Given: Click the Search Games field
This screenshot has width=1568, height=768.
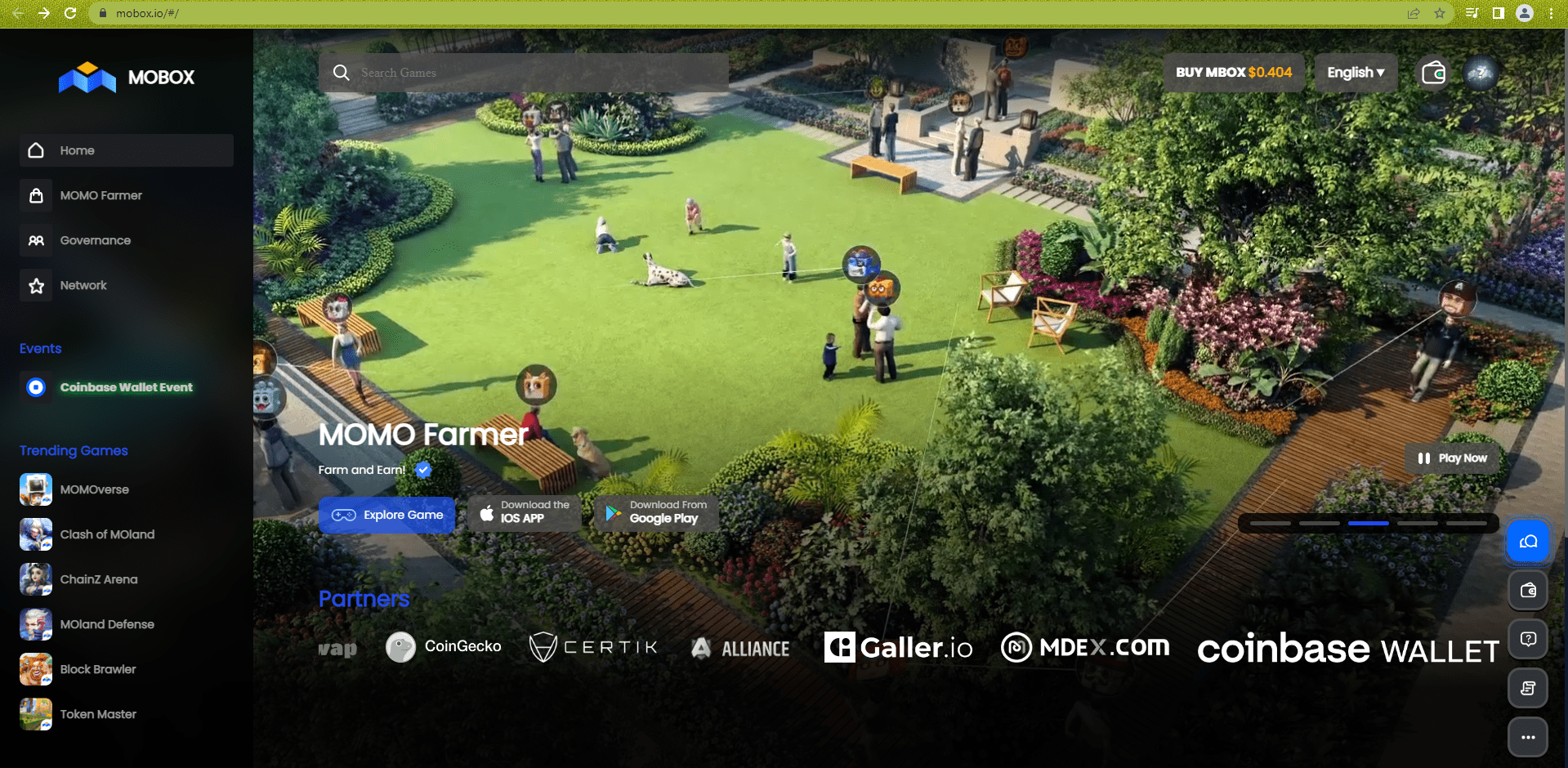Looking at the screenshot, I should pos(523,73).
